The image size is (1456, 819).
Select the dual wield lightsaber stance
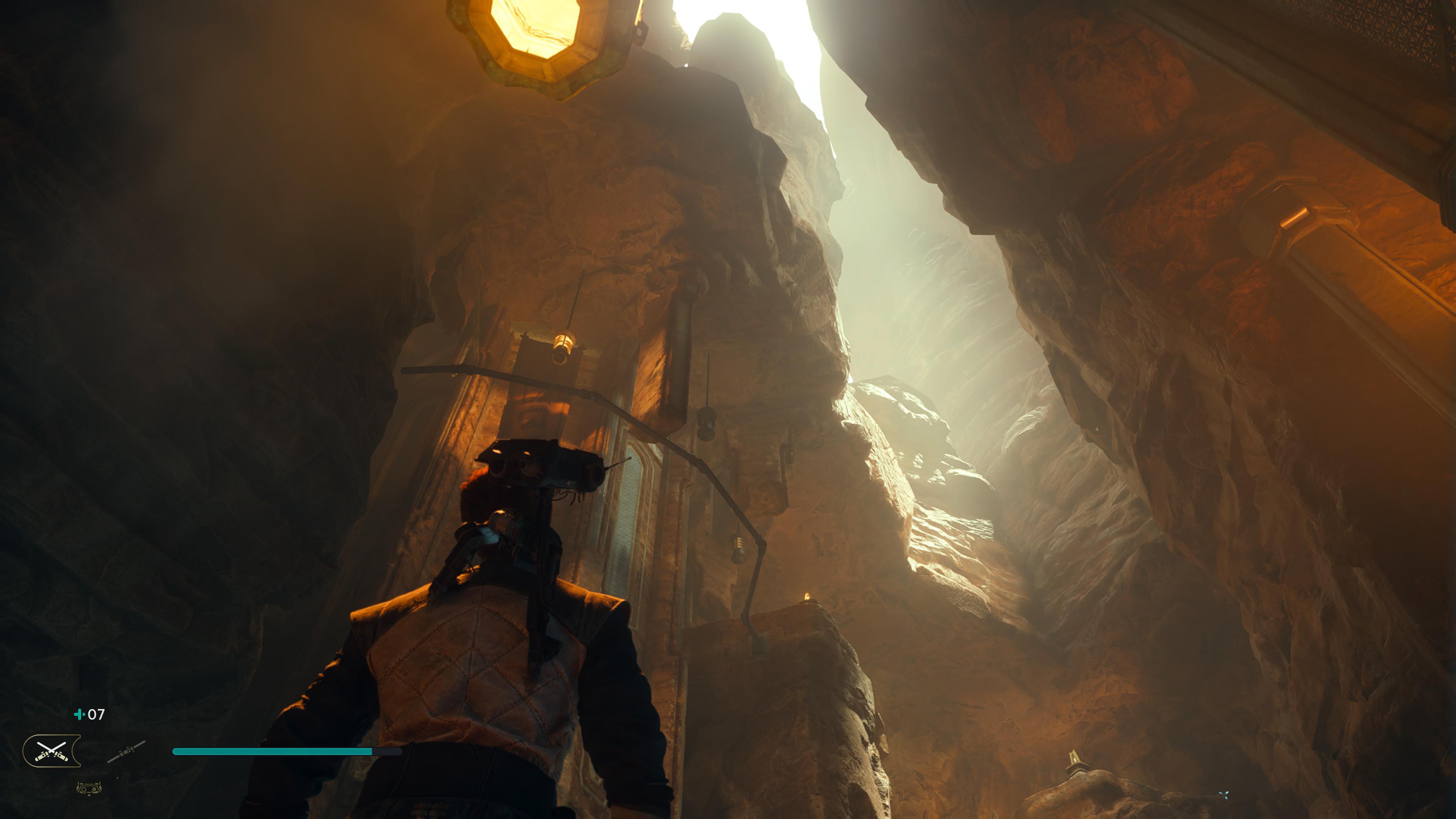(52, 751)
